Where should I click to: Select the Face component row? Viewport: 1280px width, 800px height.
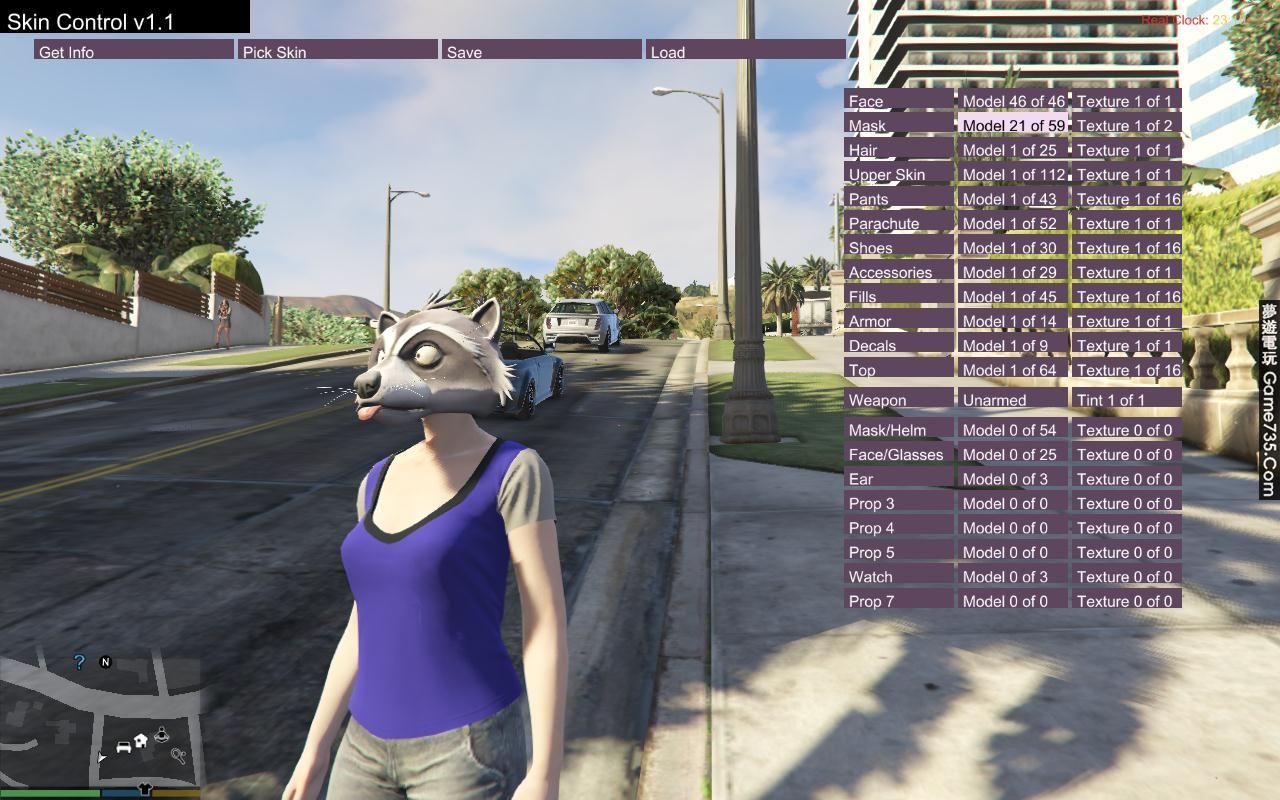click(899, 100)
